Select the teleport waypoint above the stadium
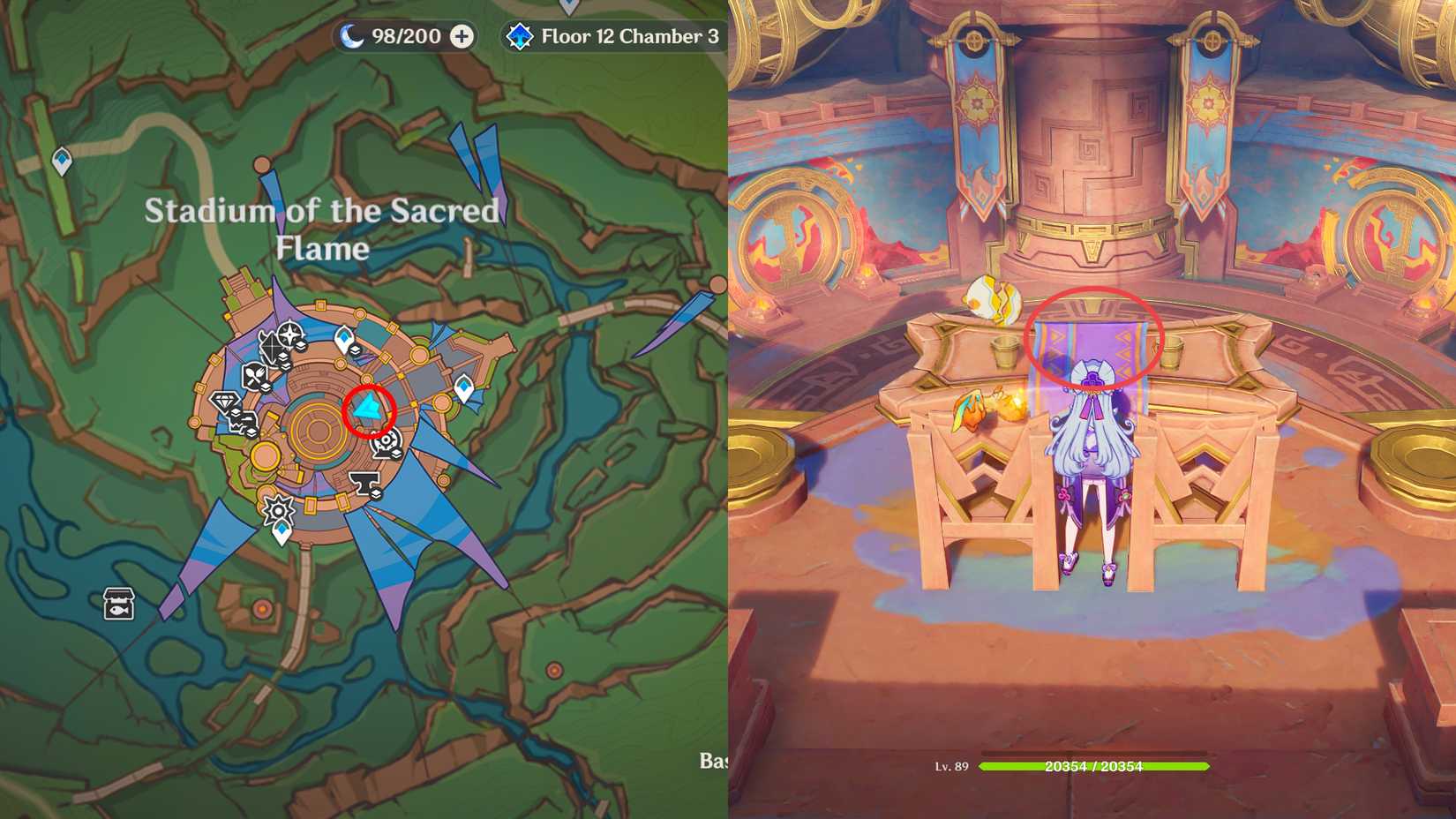This screenshot has width=1456, height=819. coord(342,336)
